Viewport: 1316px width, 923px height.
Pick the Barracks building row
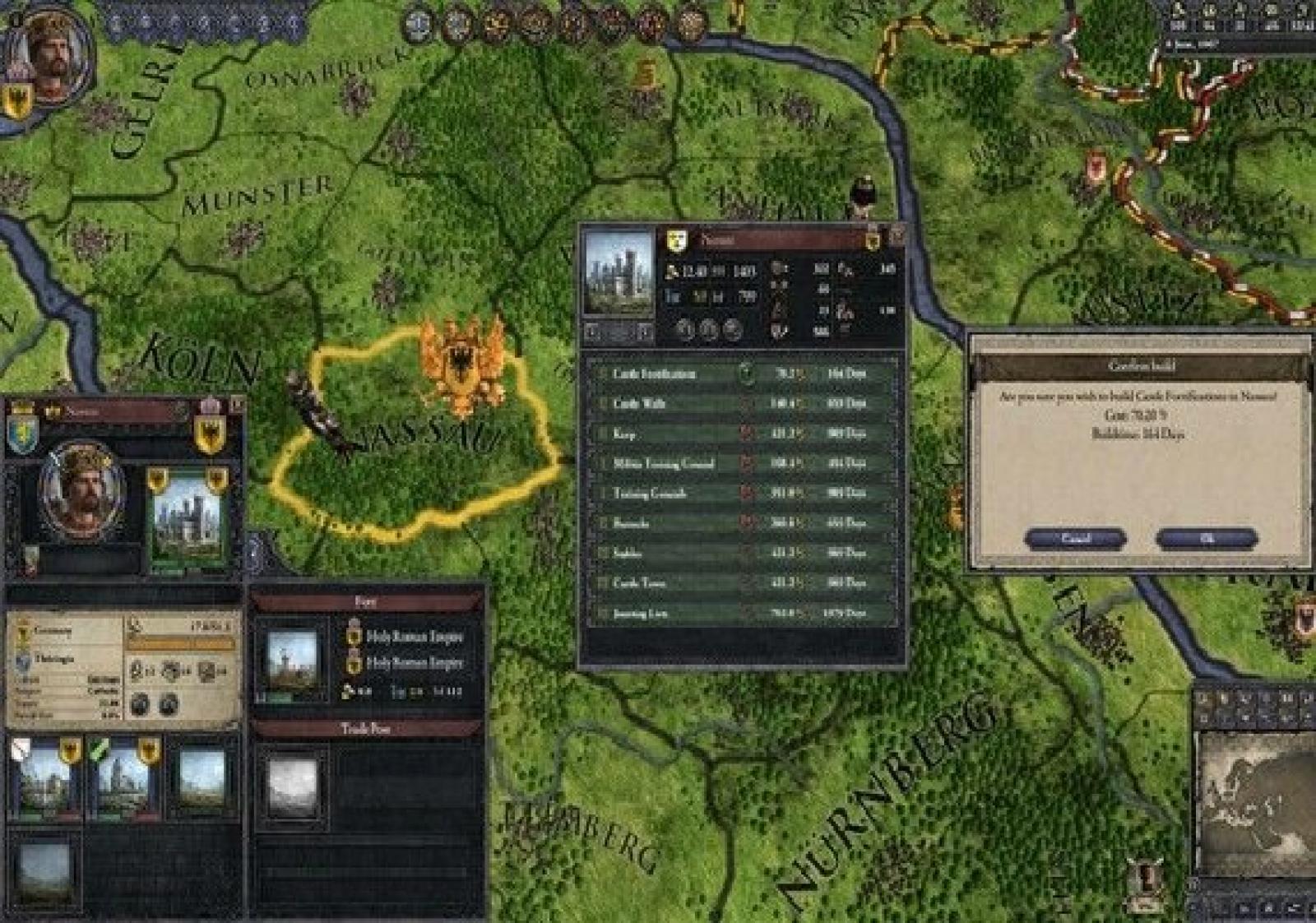[x=740, y=523]
